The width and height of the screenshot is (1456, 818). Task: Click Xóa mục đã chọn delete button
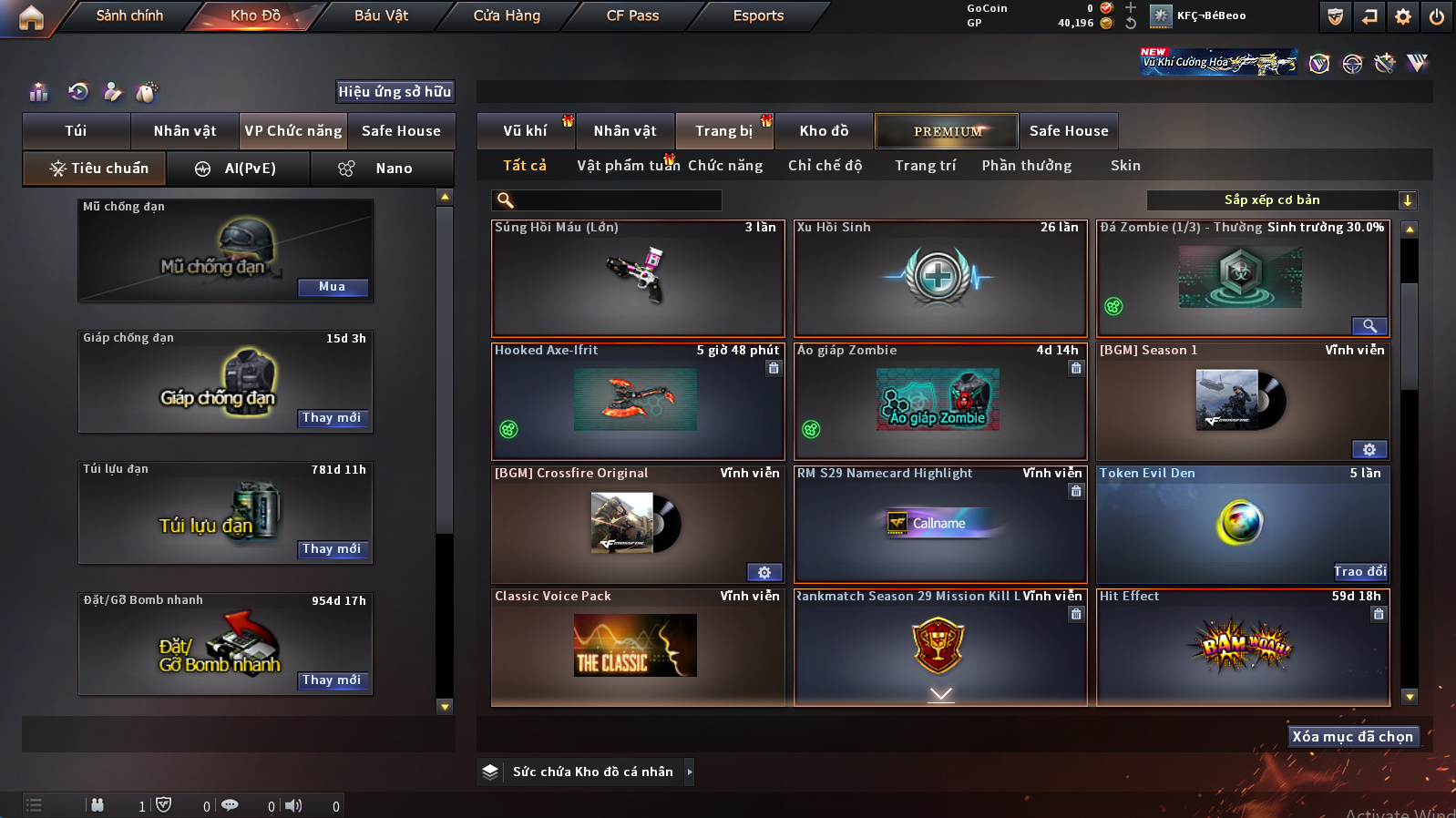(x=1352, y=737)
